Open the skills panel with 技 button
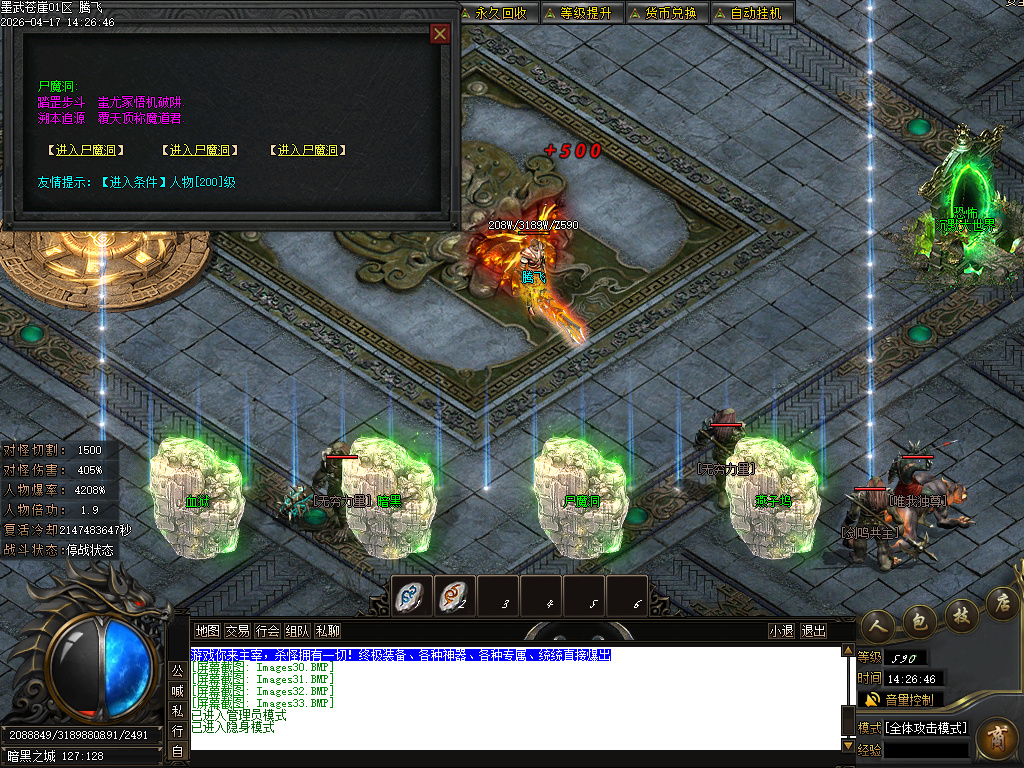The width and height of the screenshot is (1024, 768). click(961, 613)
